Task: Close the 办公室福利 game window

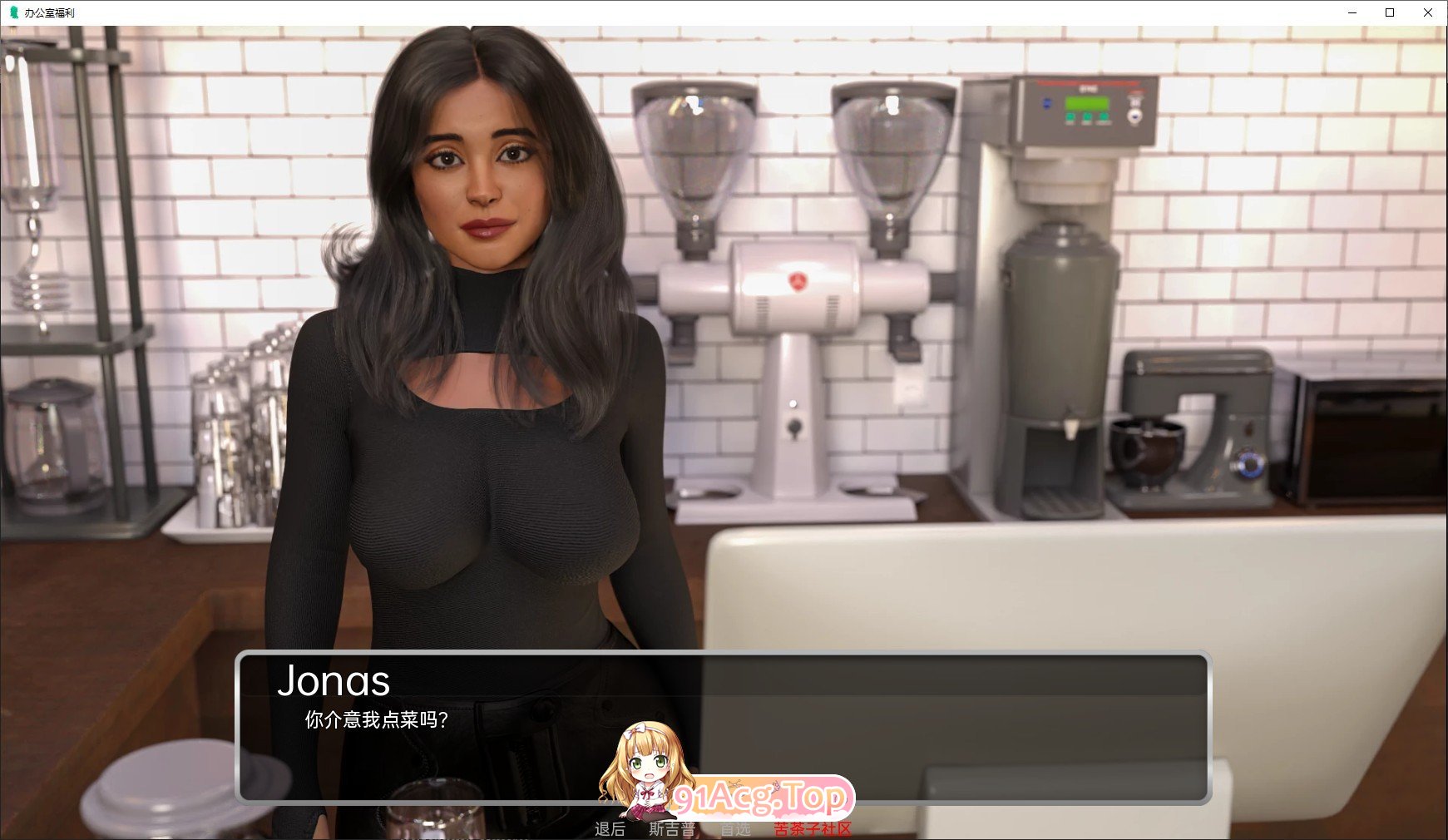Action: [x=1427, y=12]
